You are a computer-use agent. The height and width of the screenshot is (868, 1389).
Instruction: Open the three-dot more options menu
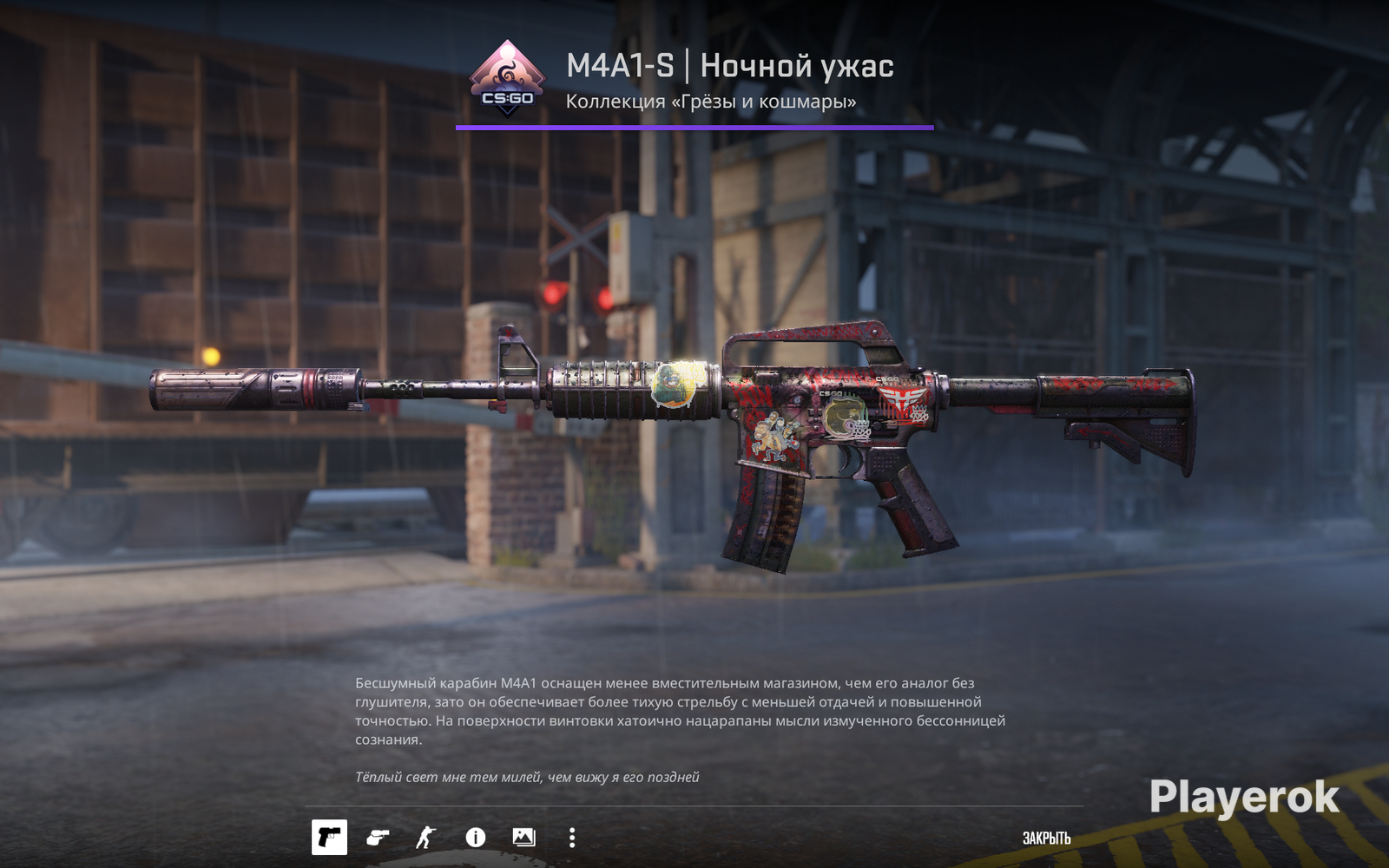click(x=571, y=838)
